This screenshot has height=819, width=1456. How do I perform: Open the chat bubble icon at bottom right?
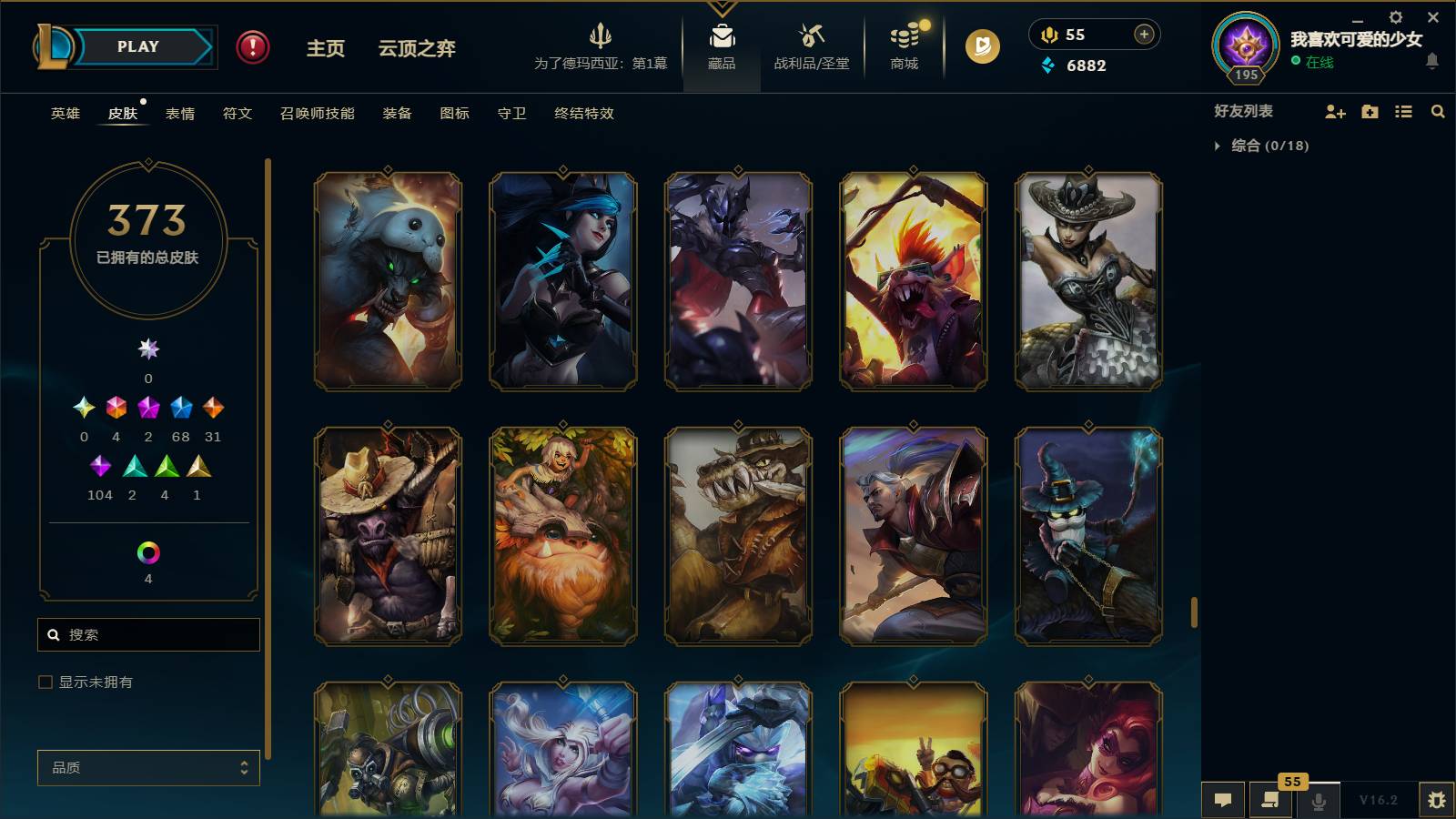point(1224,800)
